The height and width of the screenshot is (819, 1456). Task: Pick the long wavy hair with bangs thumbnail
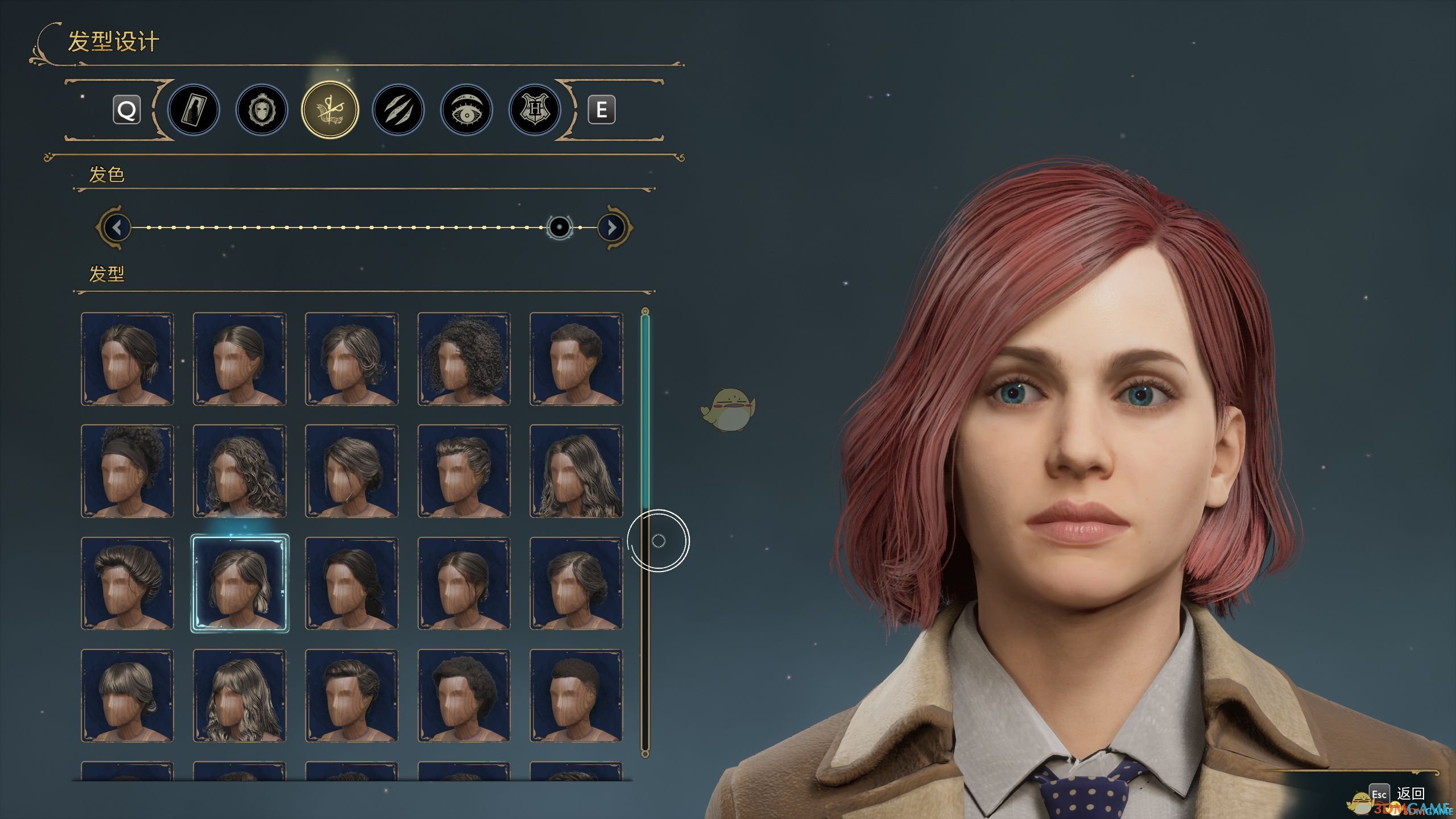239,696
